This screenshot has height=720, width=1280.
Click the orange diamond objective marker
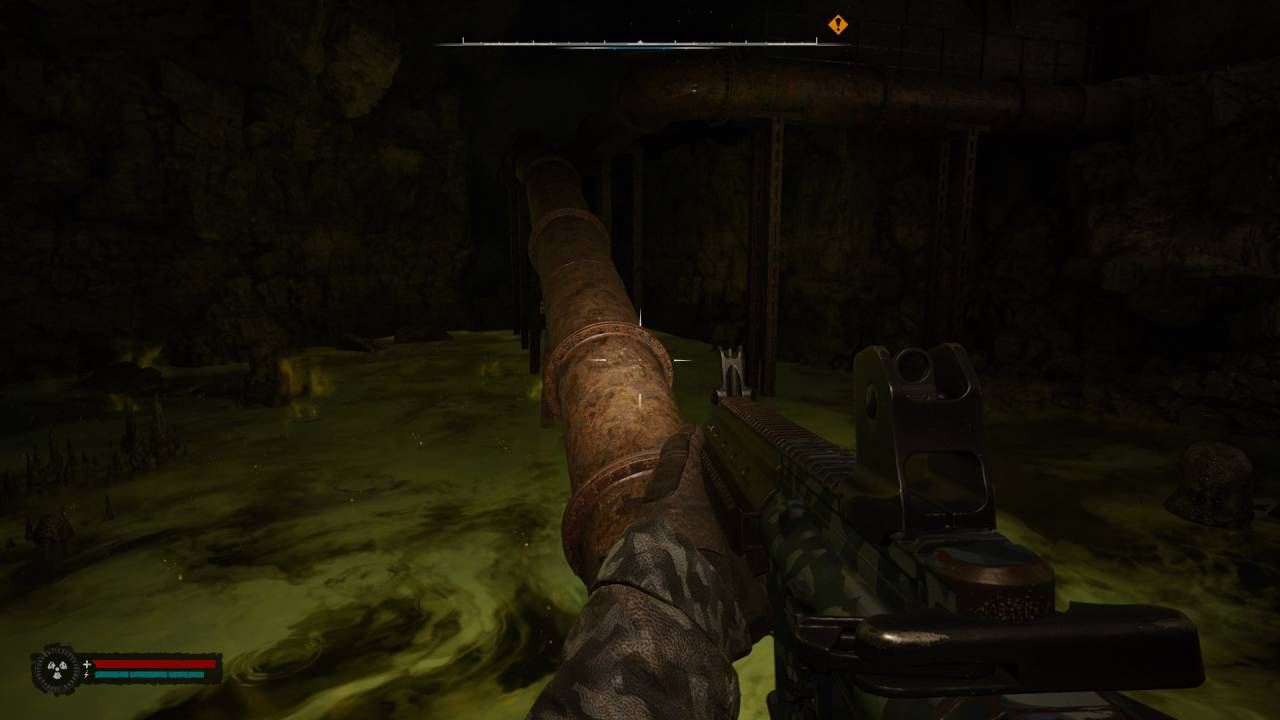pyautogui.click(x=838, y=25)
